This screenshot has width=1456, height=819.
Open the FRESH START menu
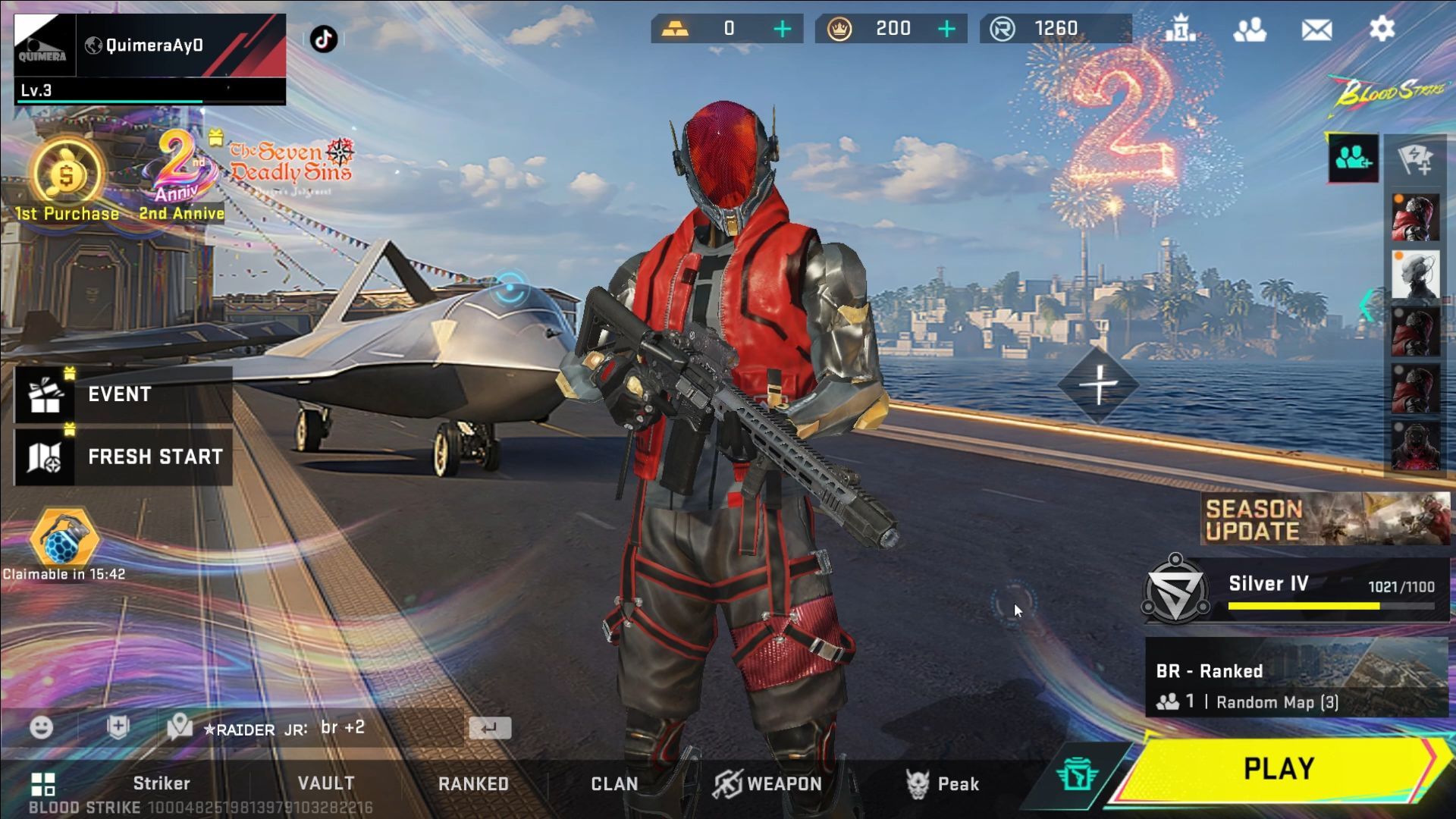click(123, 457)
